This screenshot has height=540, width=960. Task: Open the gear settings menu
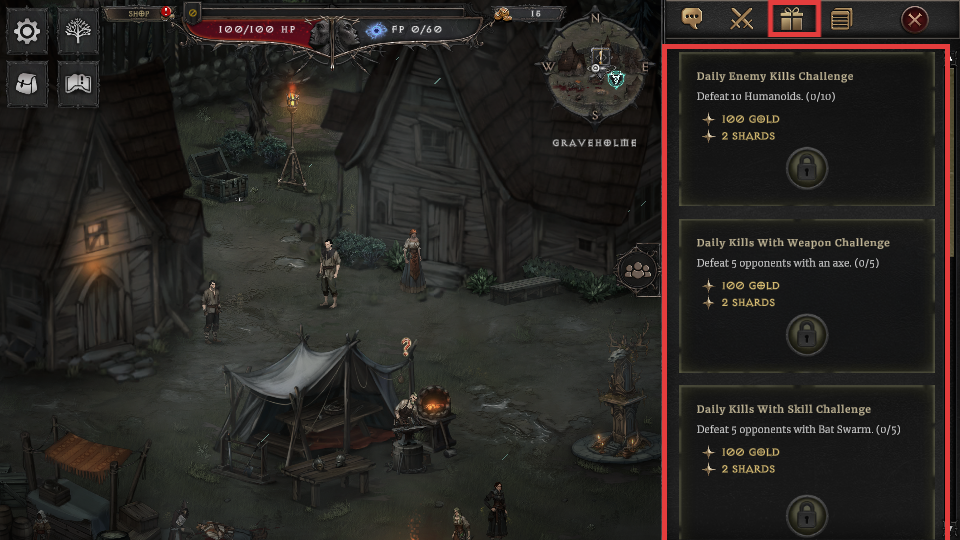click(27, 33)
